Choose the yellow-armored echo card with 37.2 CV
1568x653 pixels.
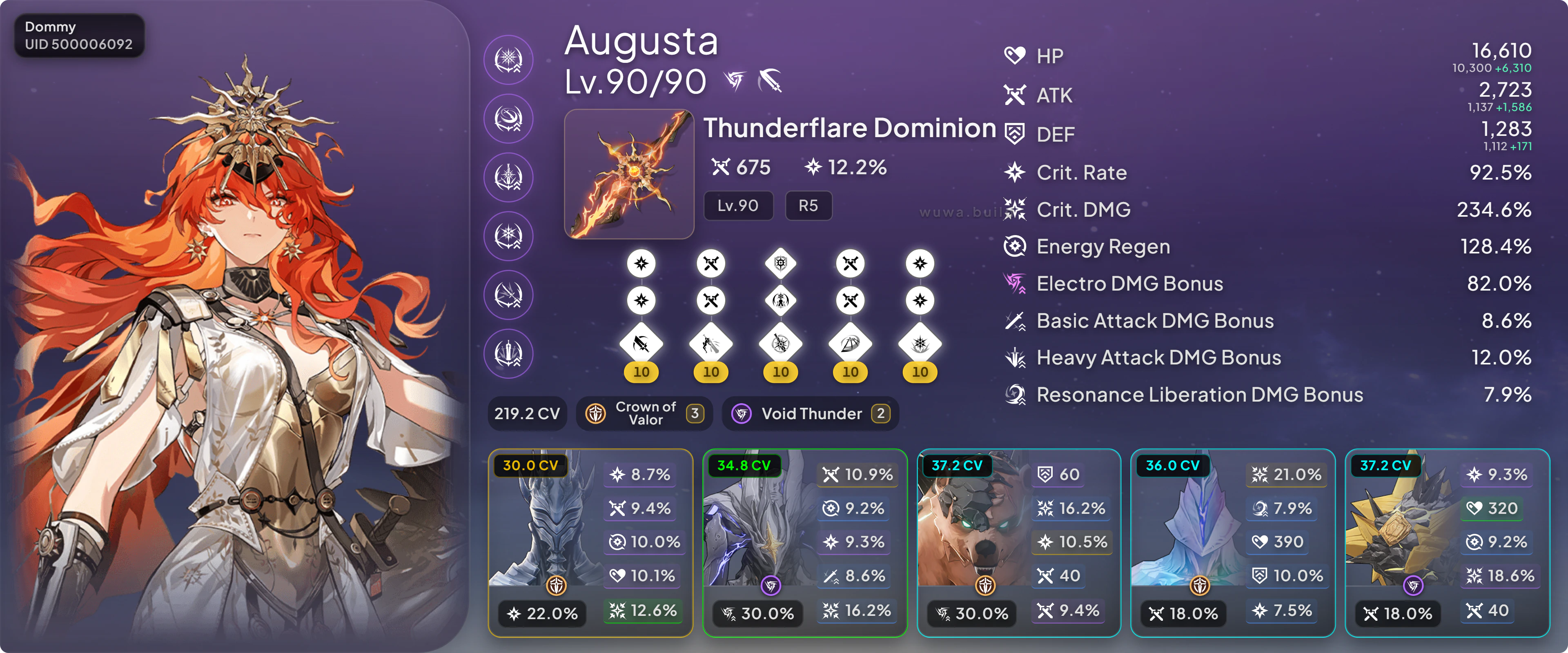coord(1447,543)
